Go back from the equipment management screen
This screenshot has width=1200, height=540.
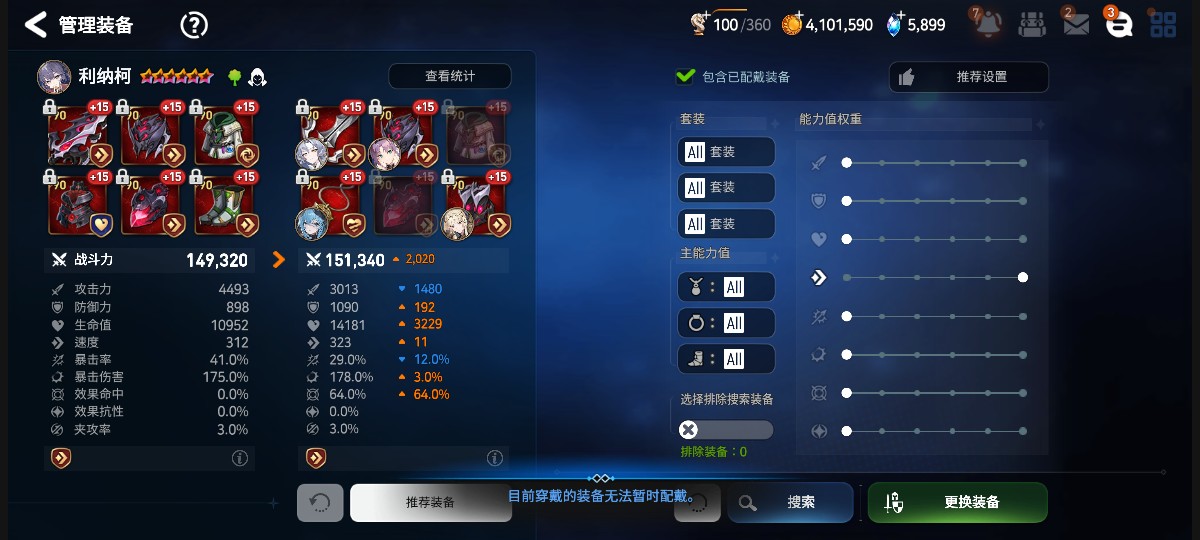tap(36, 25)
